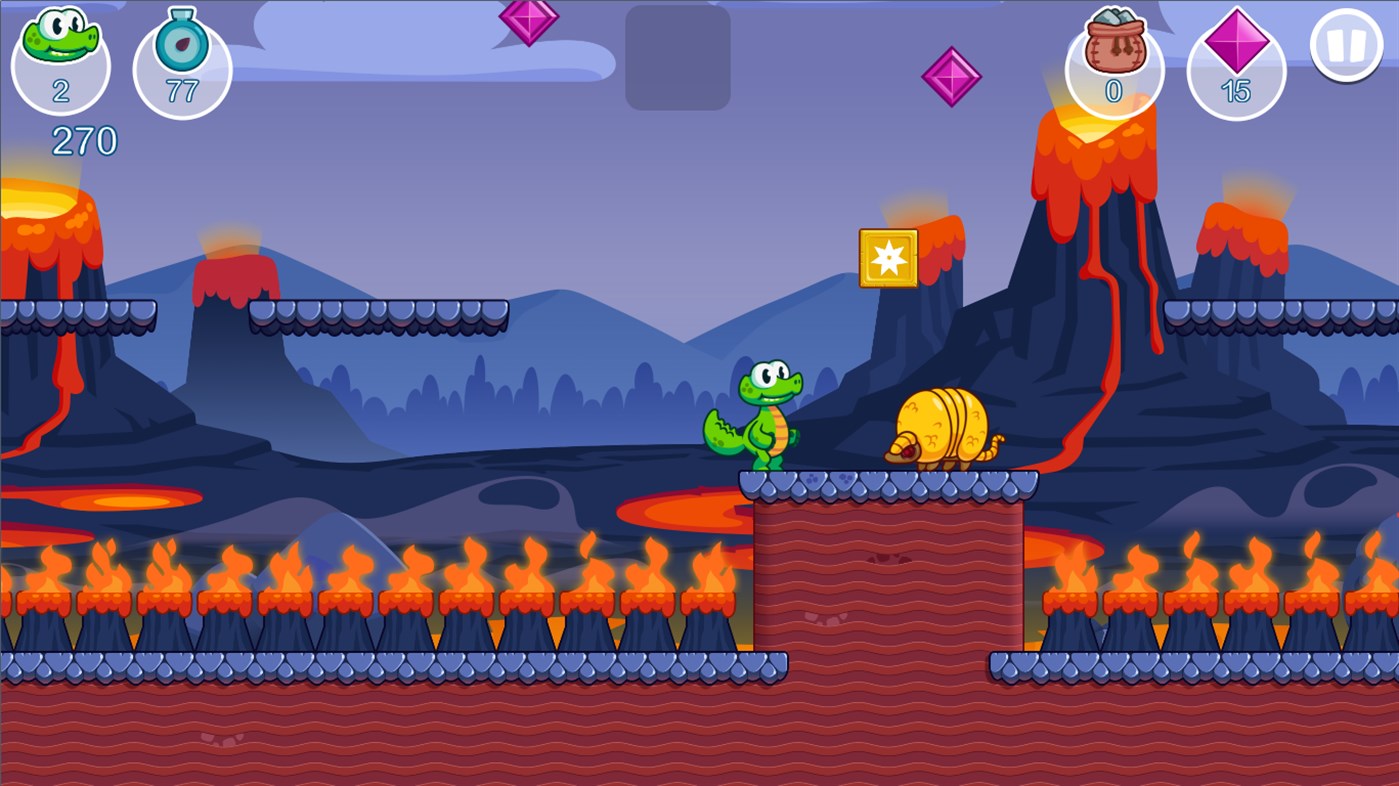Select the stopwatch timer showing 77
Screen dimensions: 1399x786
[181, 60]
